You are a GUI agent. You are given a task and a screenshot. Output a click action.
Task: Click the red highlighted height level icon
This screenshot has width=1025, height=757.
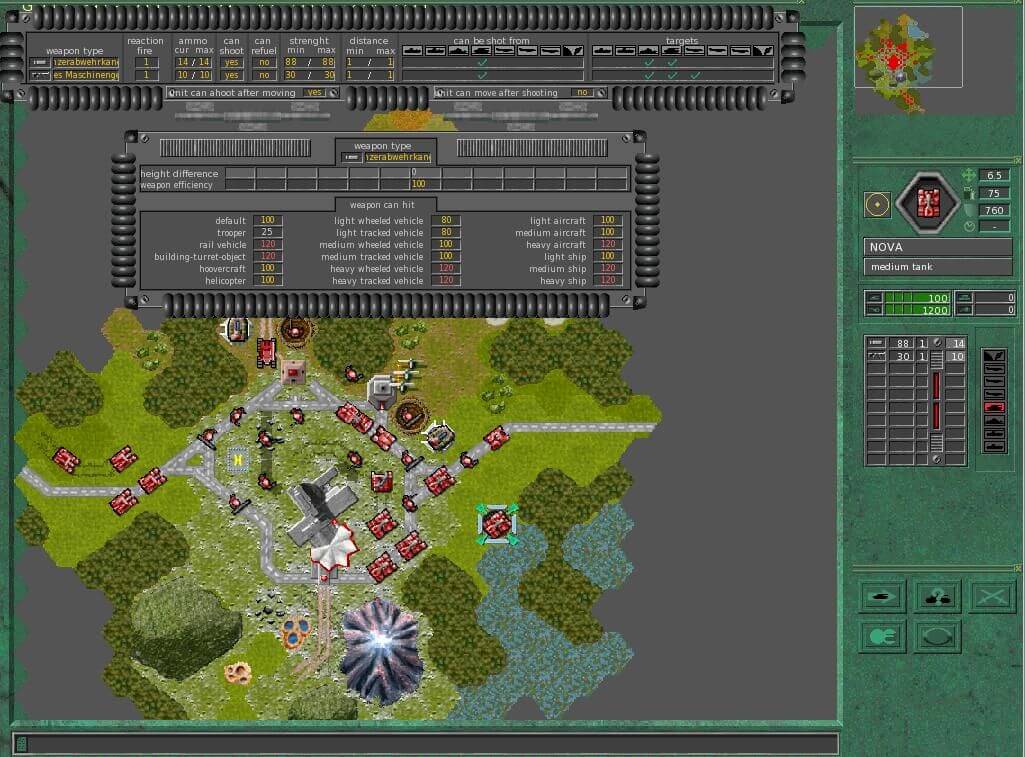point(994,407)
